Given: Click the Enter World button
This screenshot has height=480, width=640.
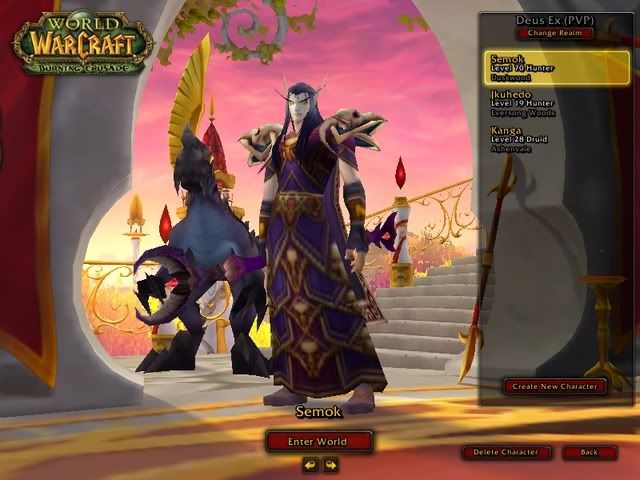Looking at the screenshot, I should [319, 441].
